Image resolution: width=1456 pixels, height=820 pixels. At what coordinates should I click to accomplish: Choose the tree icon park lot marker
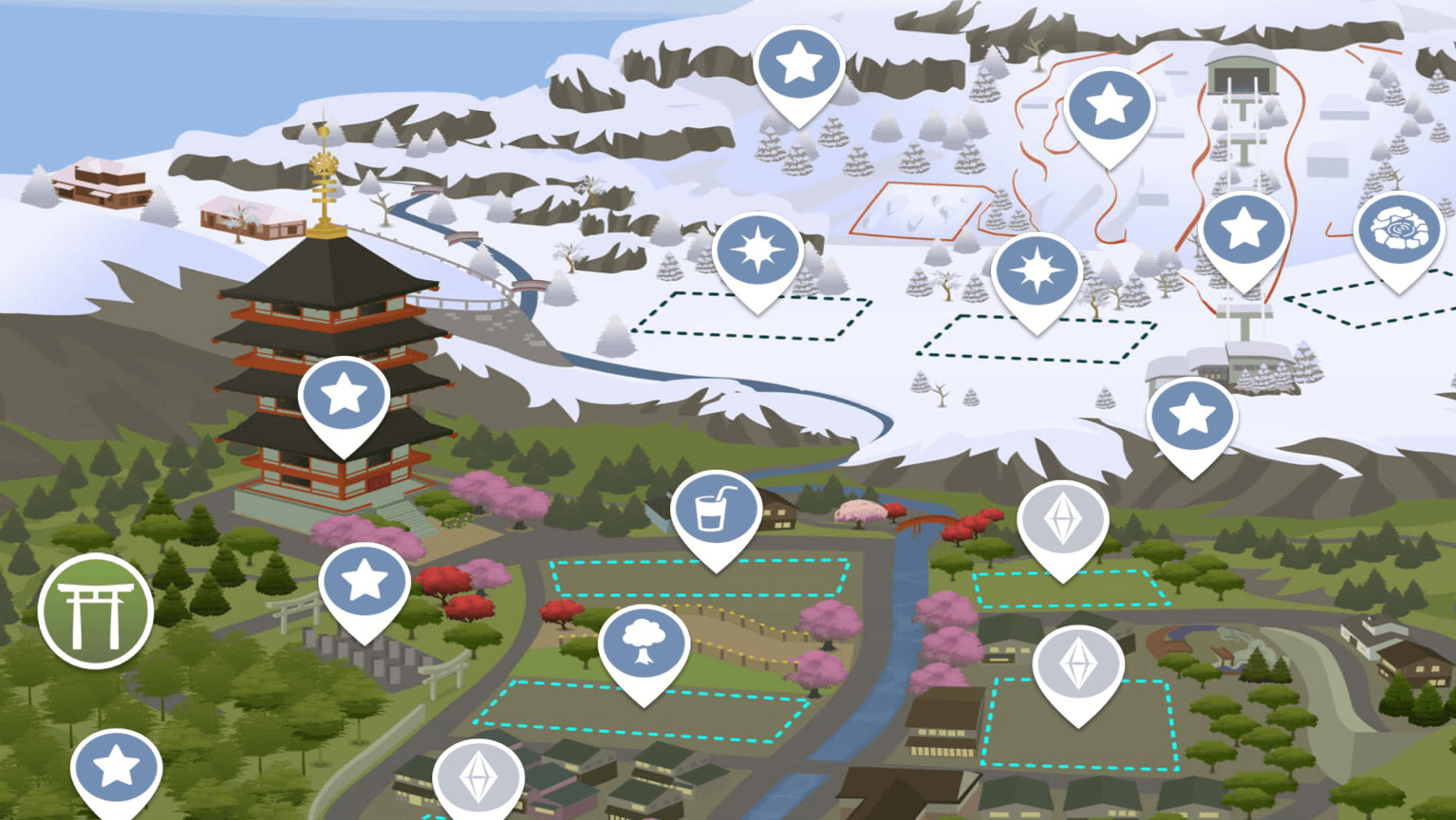(644, 647)
